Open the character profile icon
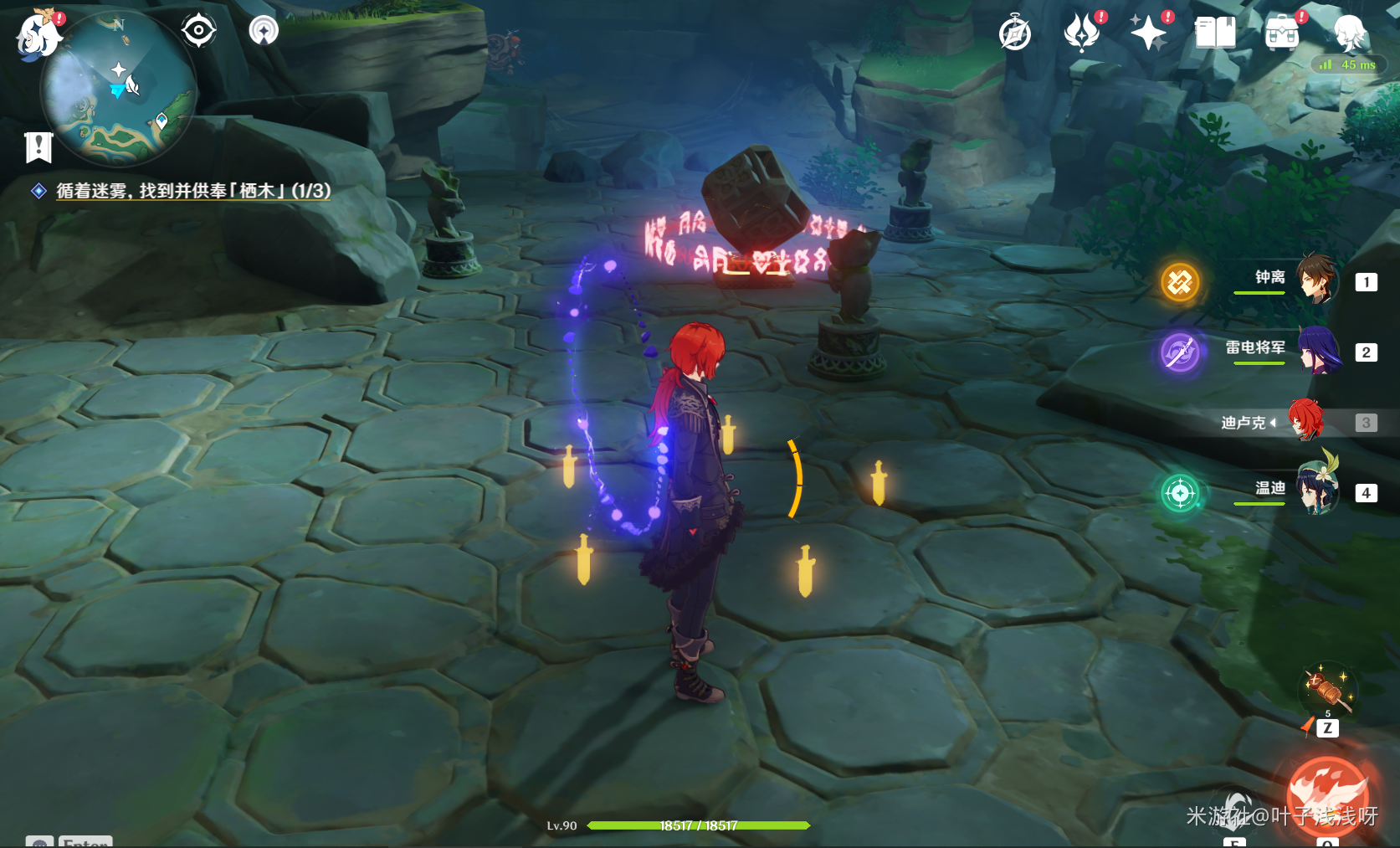 tap(1349, 32)
